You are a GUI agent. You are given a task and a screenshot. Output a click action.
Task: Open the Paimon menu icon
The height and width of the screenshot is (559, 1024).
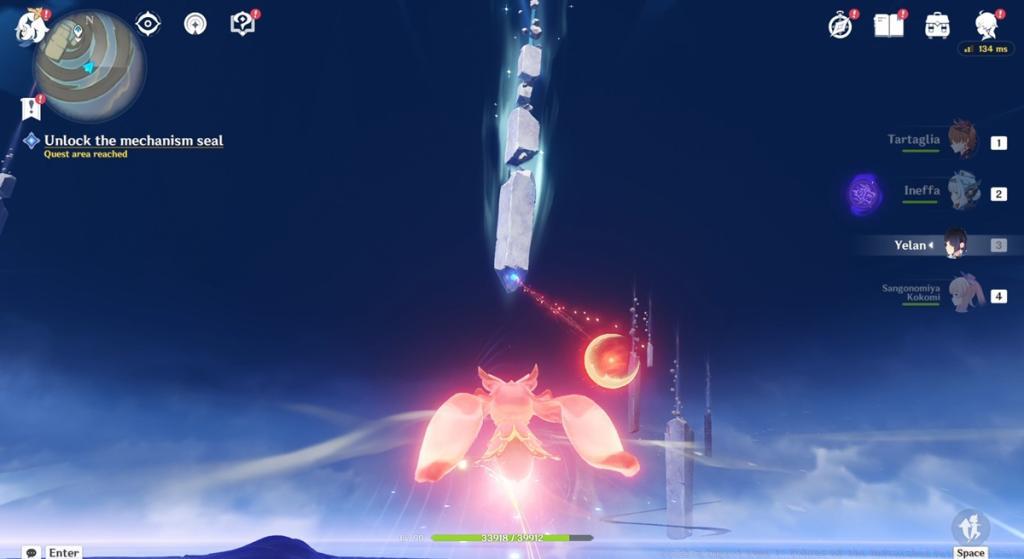pos(31,27)
